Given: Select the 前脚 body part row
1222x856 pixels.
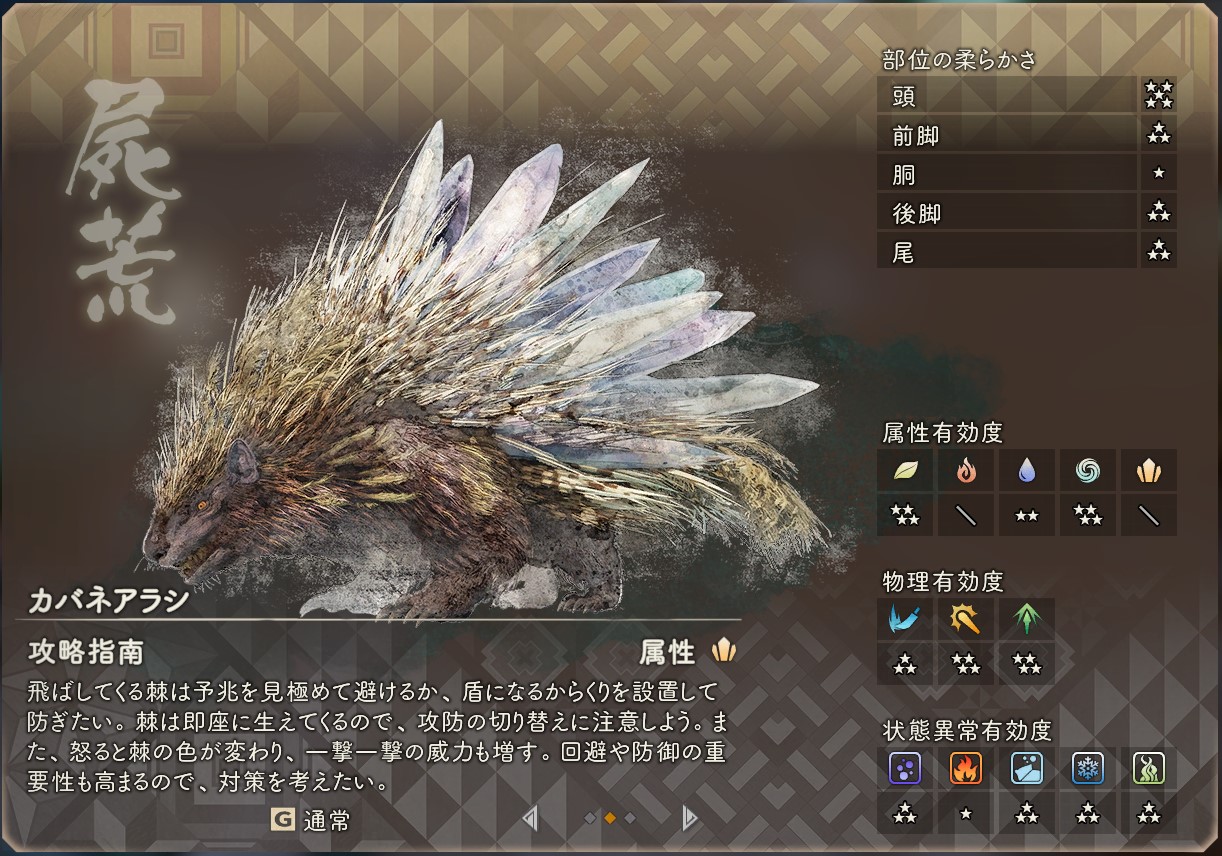Looking at the screenshot, I should (x=1007, y=135).
